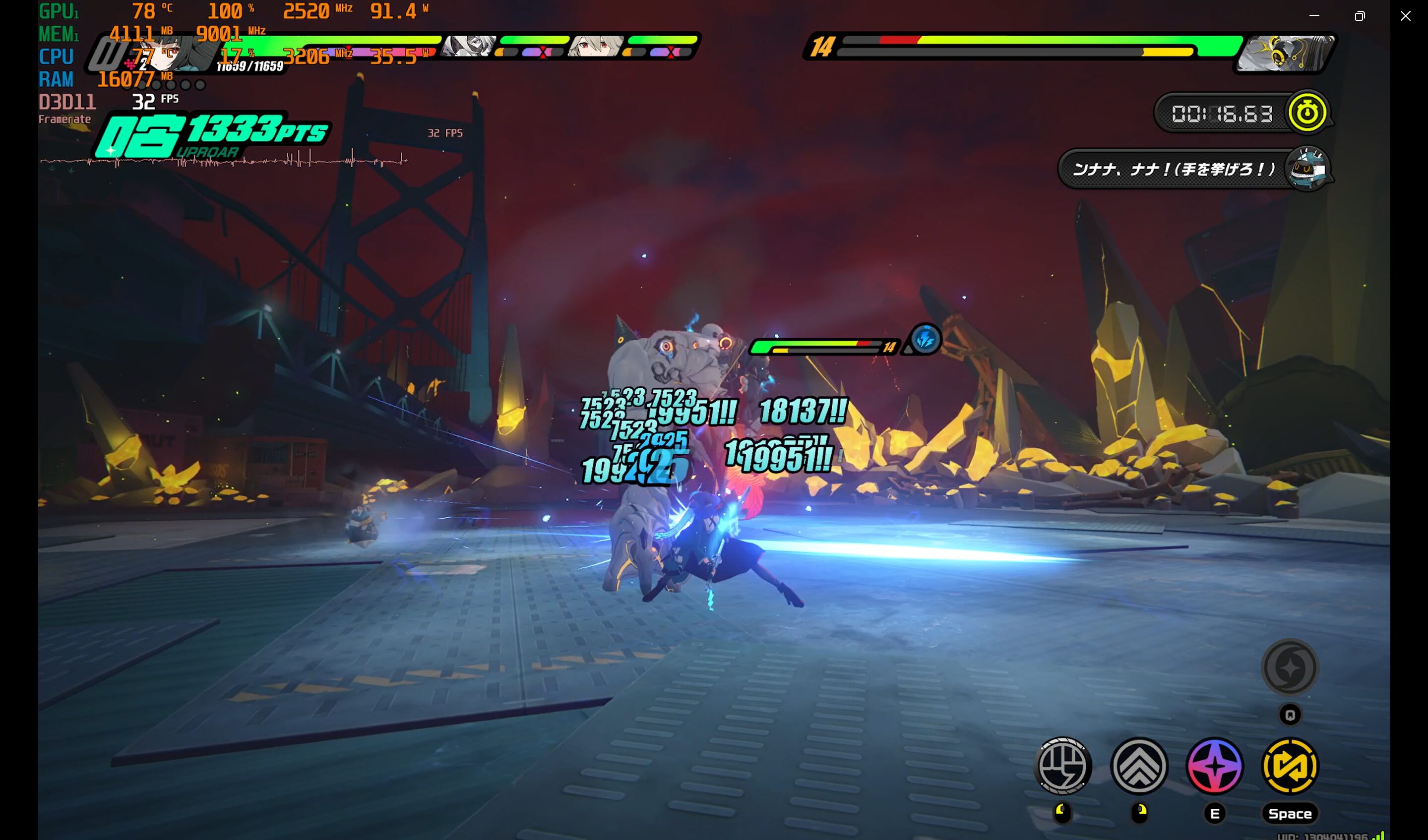
Task: Click the yellow switch-character button
Action: [x=1290, y=766]
